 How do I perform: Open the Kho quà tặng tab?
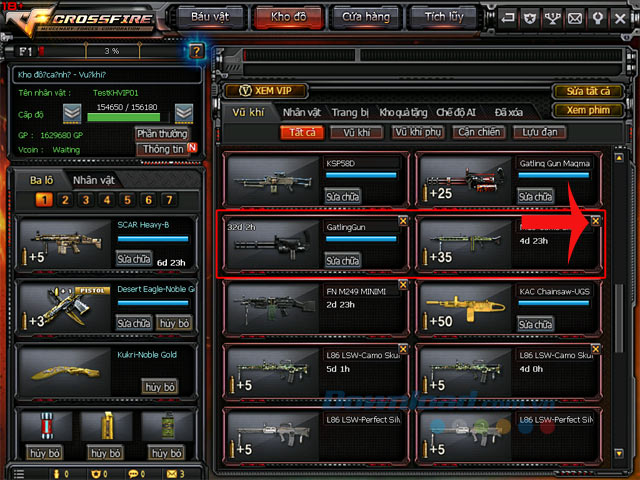(401, 113)
